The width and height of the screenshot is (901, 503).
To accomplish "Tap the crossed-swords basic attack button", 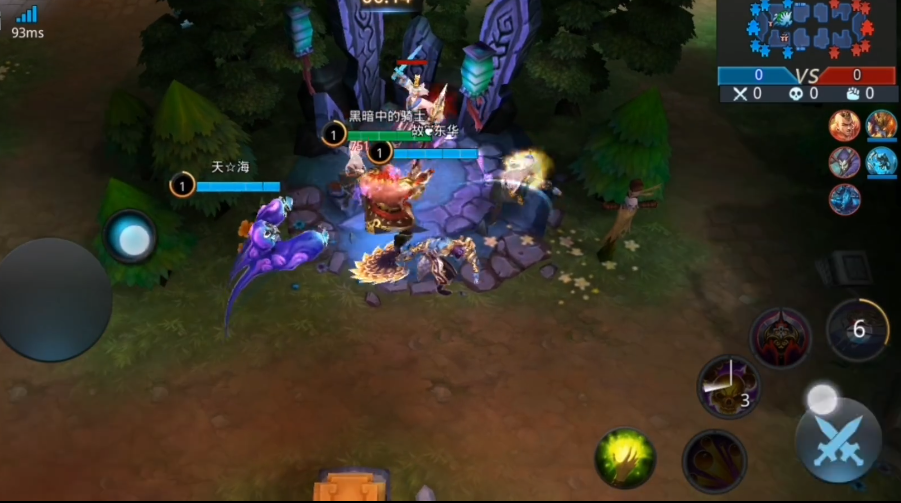I will [x=838, y=441].
